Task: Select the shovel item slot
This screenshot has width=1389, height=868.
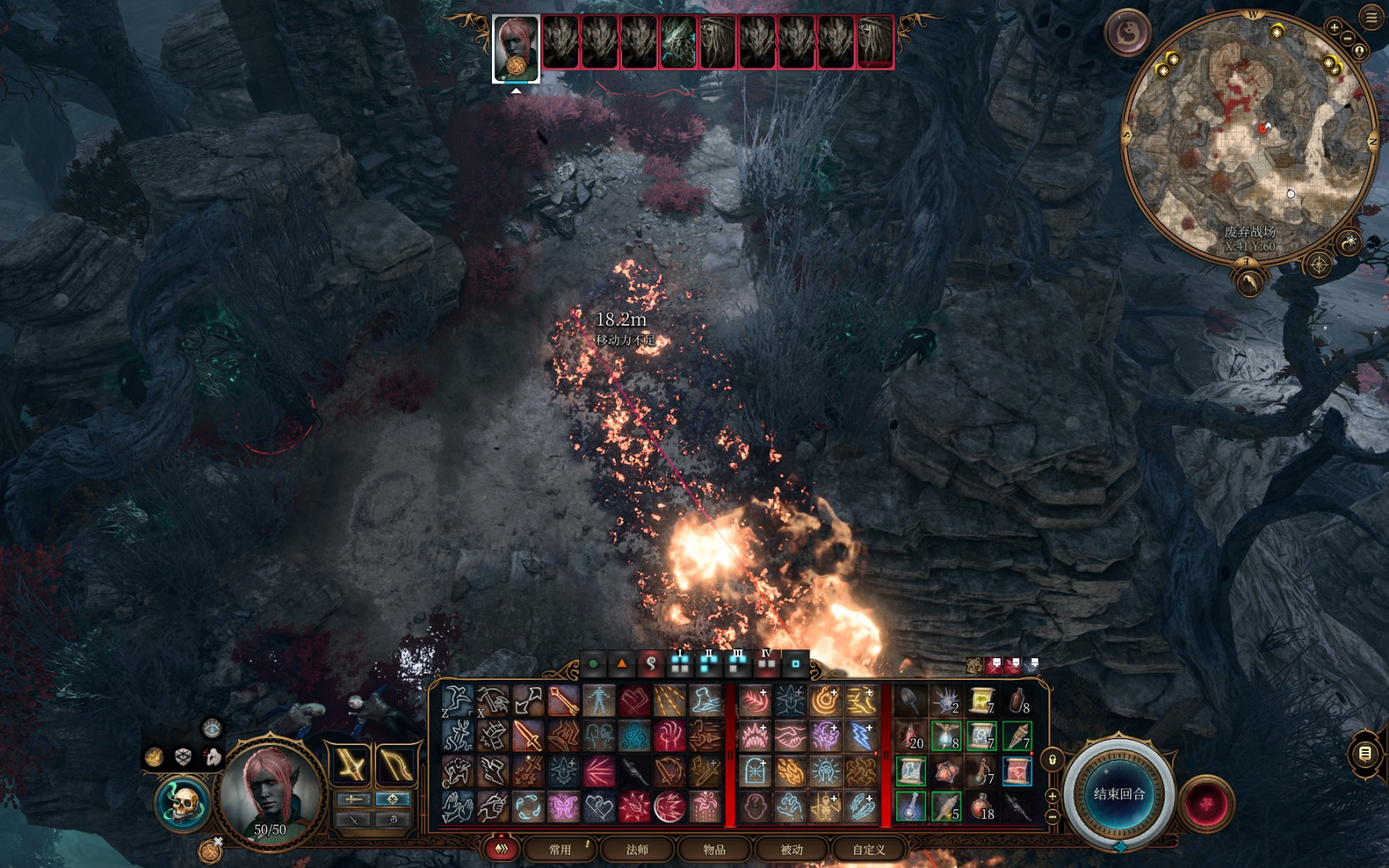Action: pyautogui.click(x=909, y=702)
